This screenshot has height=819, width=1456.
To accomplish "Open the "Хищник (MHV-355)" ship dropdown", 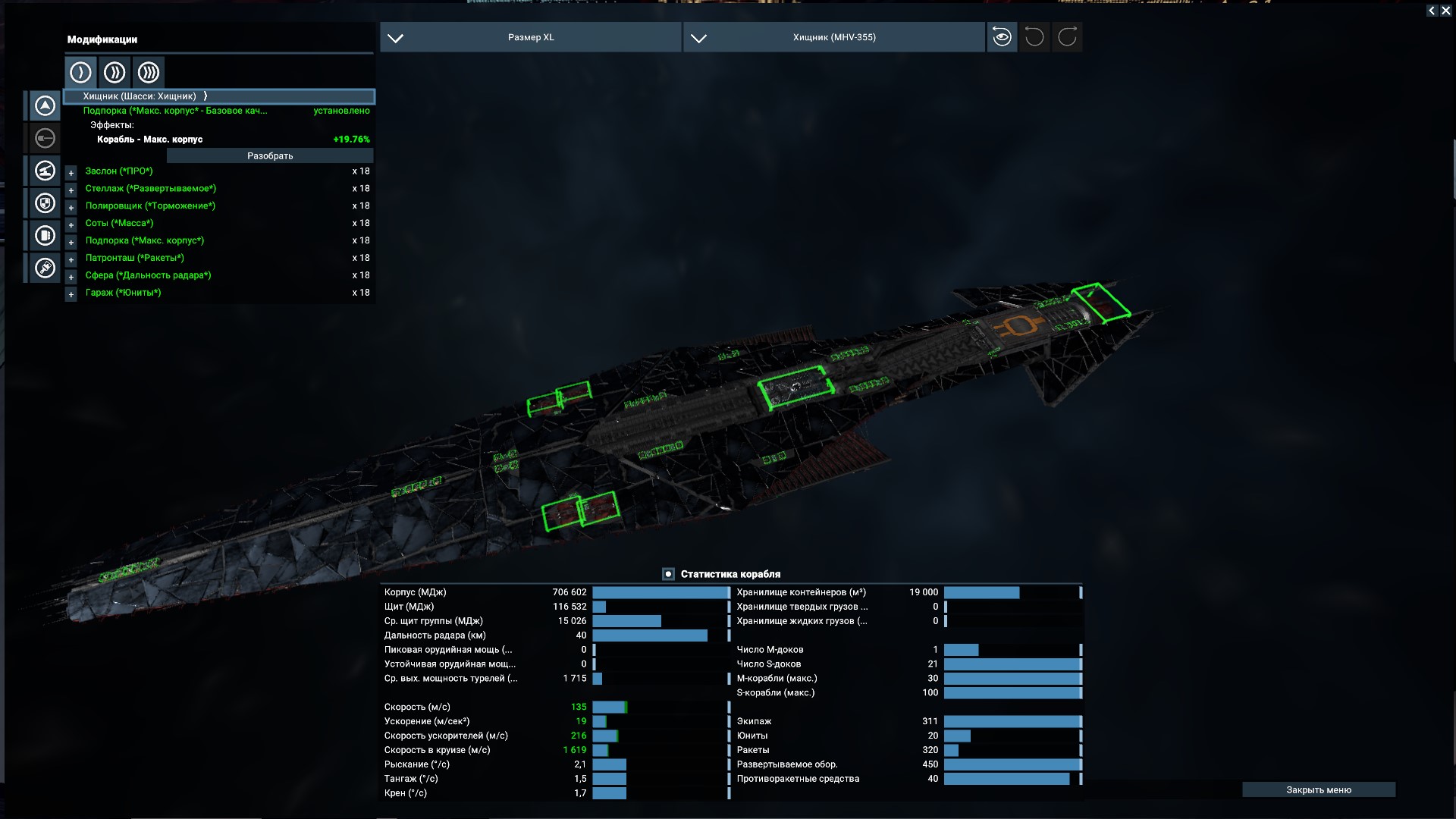I will tap(833, 37).
